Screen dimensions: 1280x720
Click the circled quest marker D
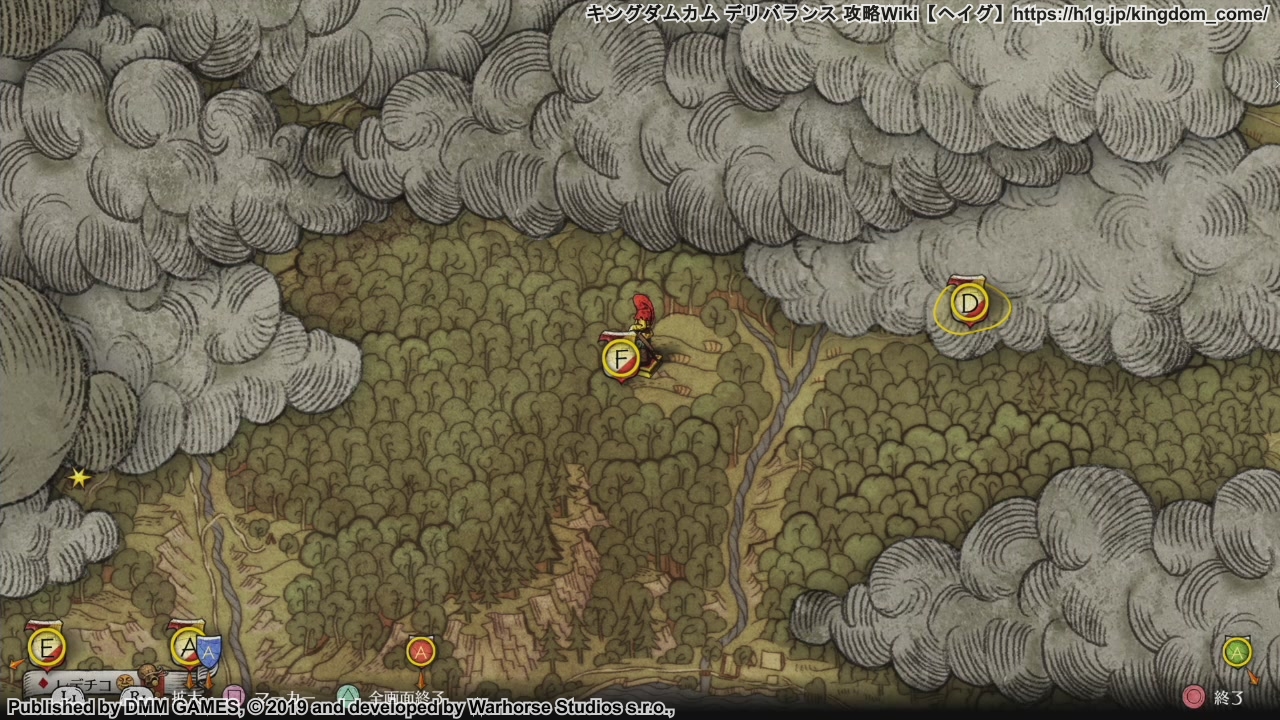point(968,303)
